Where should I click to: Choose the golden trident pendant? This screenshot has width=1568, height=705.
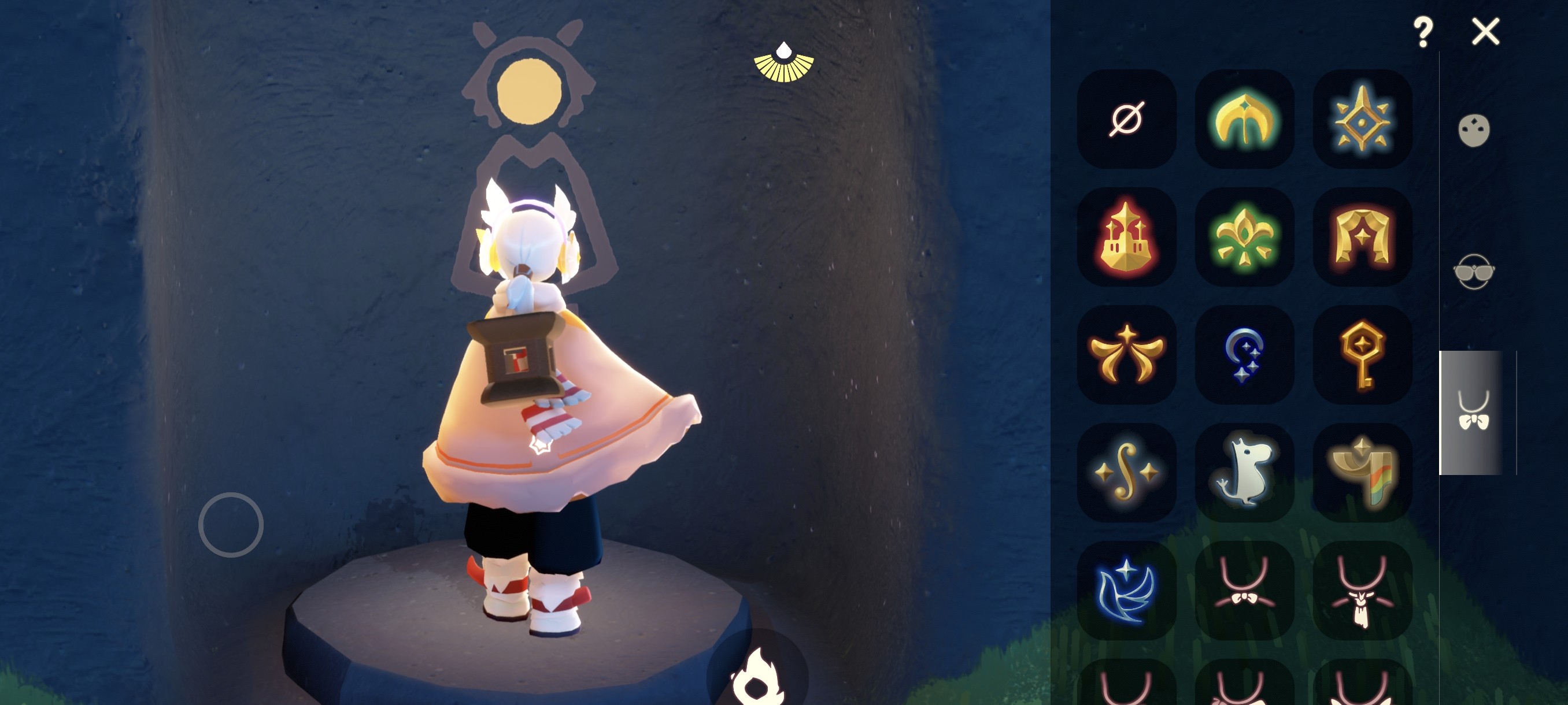(x=1244, y=118)
